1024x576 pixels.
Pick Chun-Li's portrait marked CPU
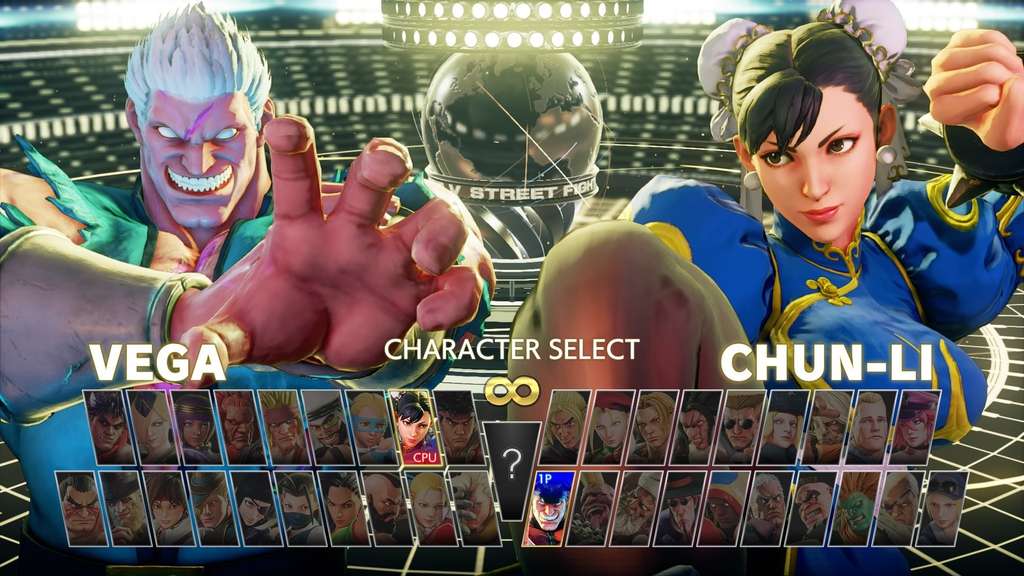click(413, 427)
